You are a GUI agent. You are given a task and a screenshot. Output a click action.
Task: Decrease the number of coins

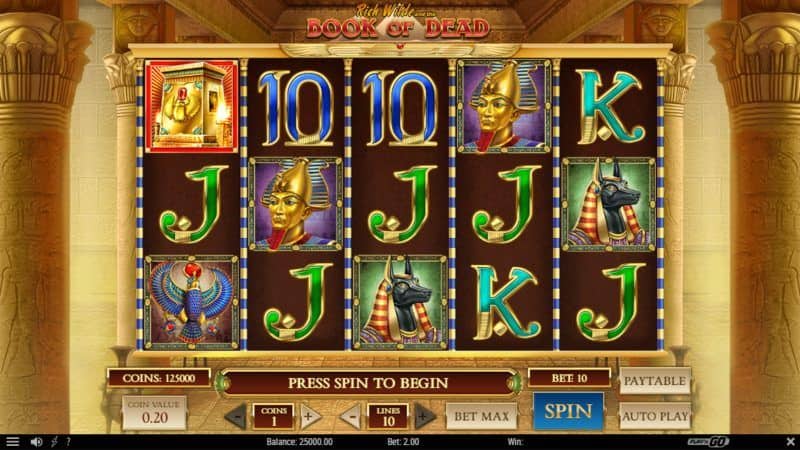click(x=235, y=415)
